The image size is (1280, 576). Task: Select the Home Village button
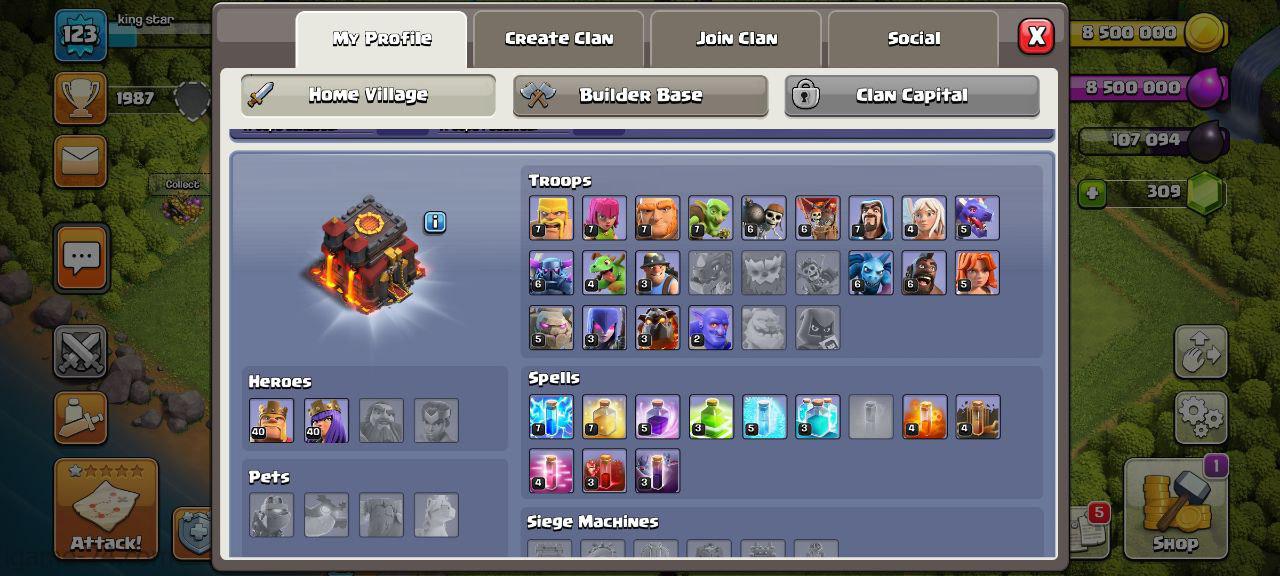368,96
